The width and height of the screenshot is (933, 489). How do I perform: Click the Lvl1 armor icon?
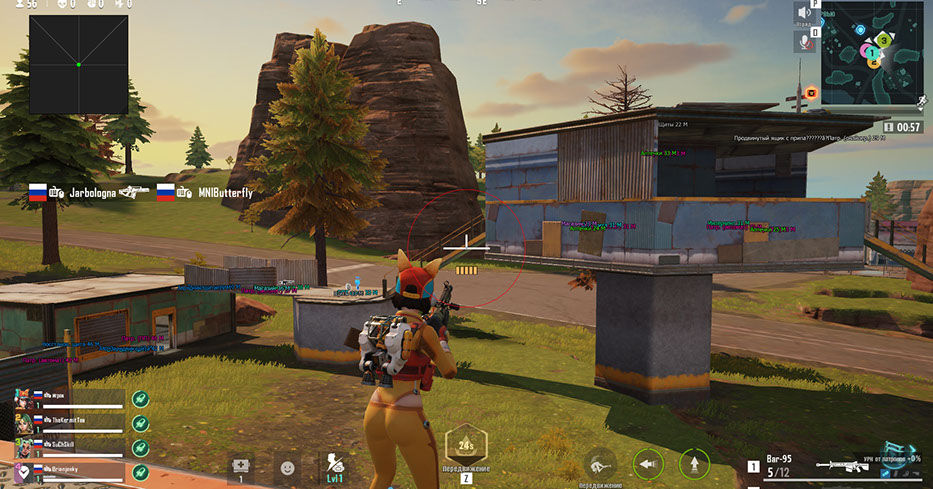coord(336,466)
